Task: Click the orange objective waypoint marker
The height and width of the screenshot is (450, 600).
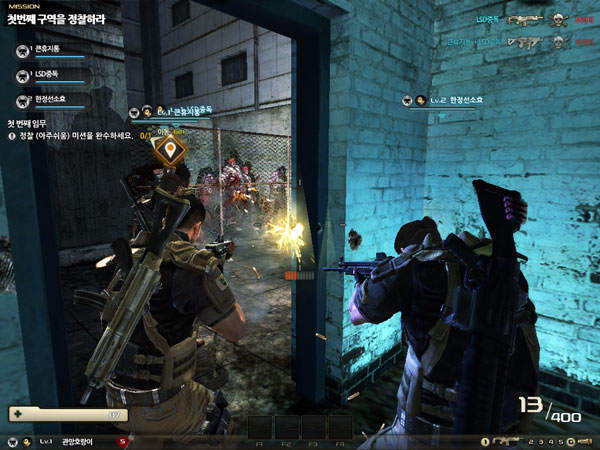Action: [172, 150]
